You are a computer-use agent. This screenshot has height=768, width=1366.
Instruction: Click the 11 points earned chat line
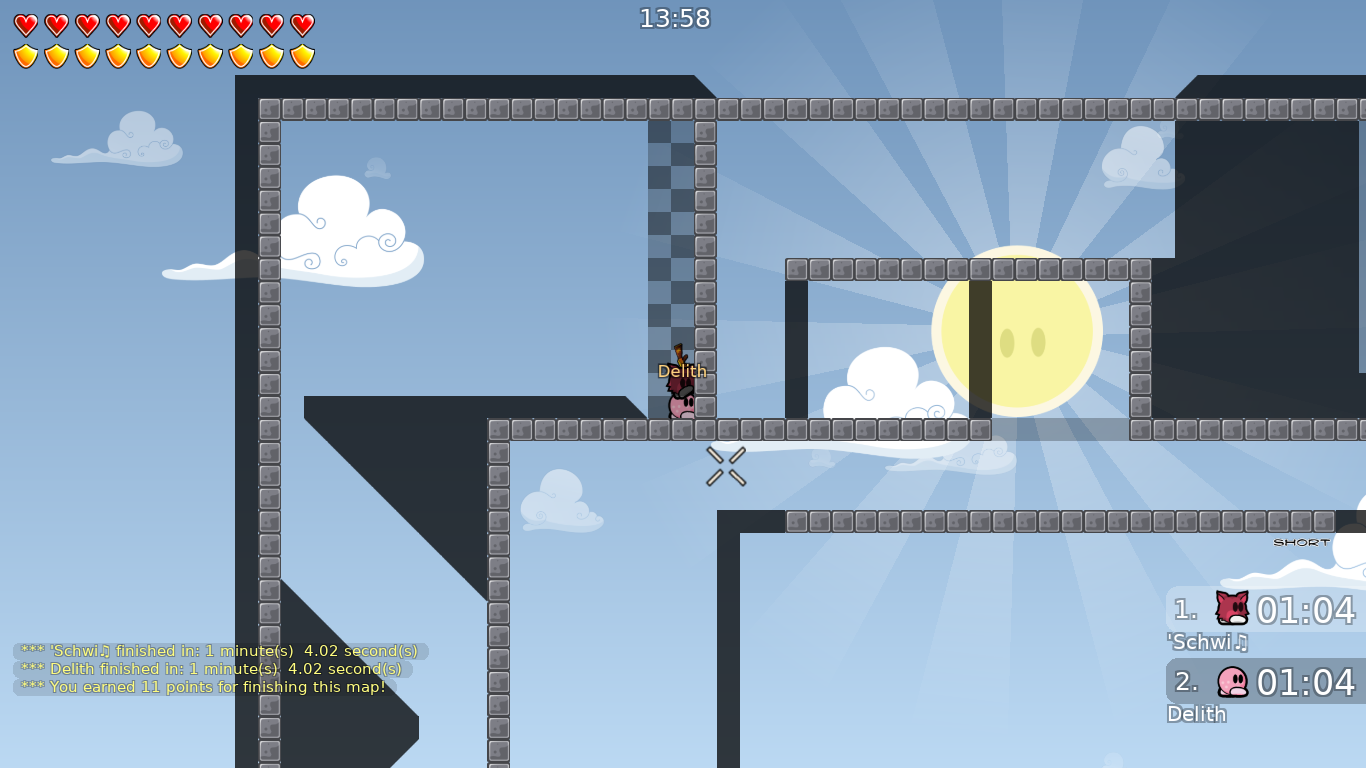pos(203,687)
